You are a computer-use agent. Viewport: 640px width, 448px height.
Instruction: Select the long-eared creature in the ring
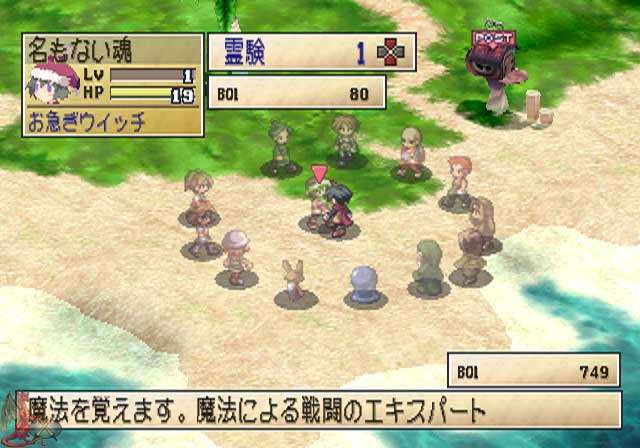point(294,280)
